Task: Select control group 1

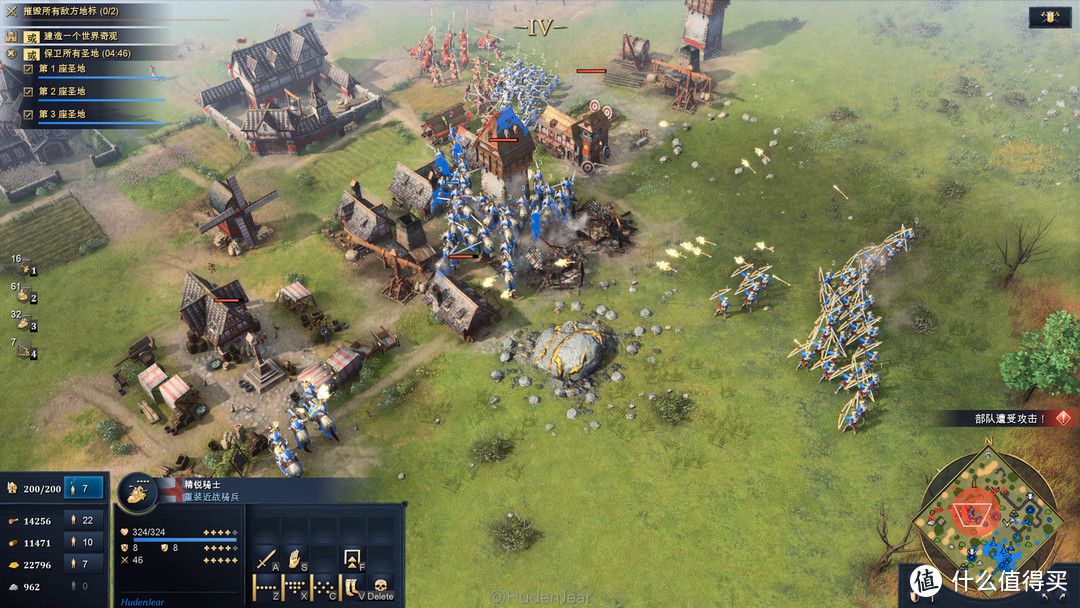Action: [25, 268]
